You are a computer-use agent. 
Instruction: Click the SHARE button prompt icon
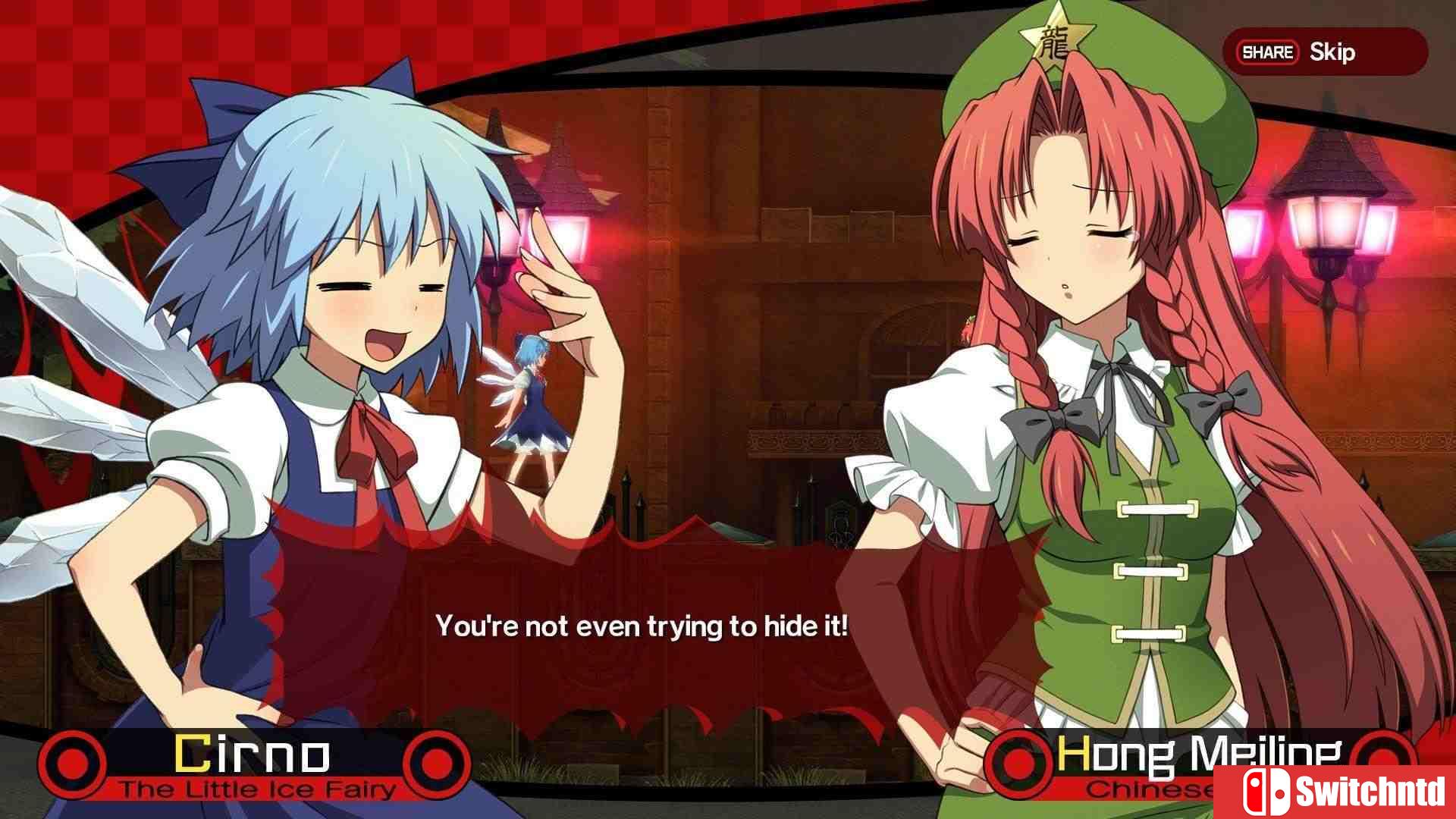point(1268,52)
